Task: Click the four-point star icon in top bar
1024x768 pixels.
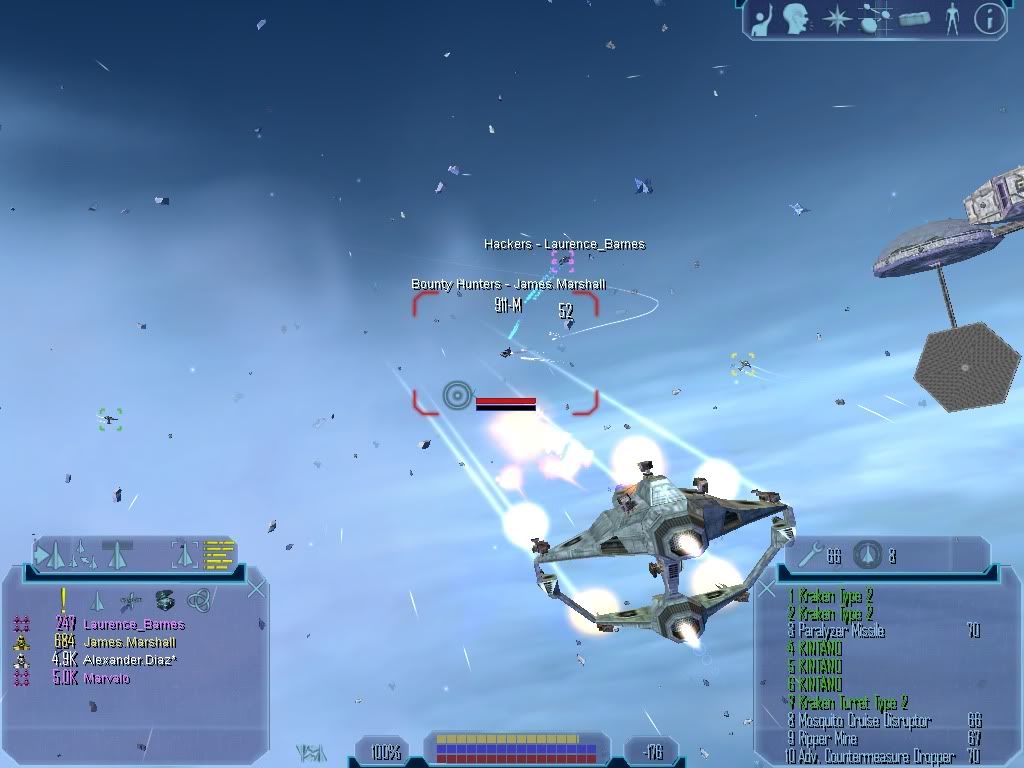Action: pos(835,19)
